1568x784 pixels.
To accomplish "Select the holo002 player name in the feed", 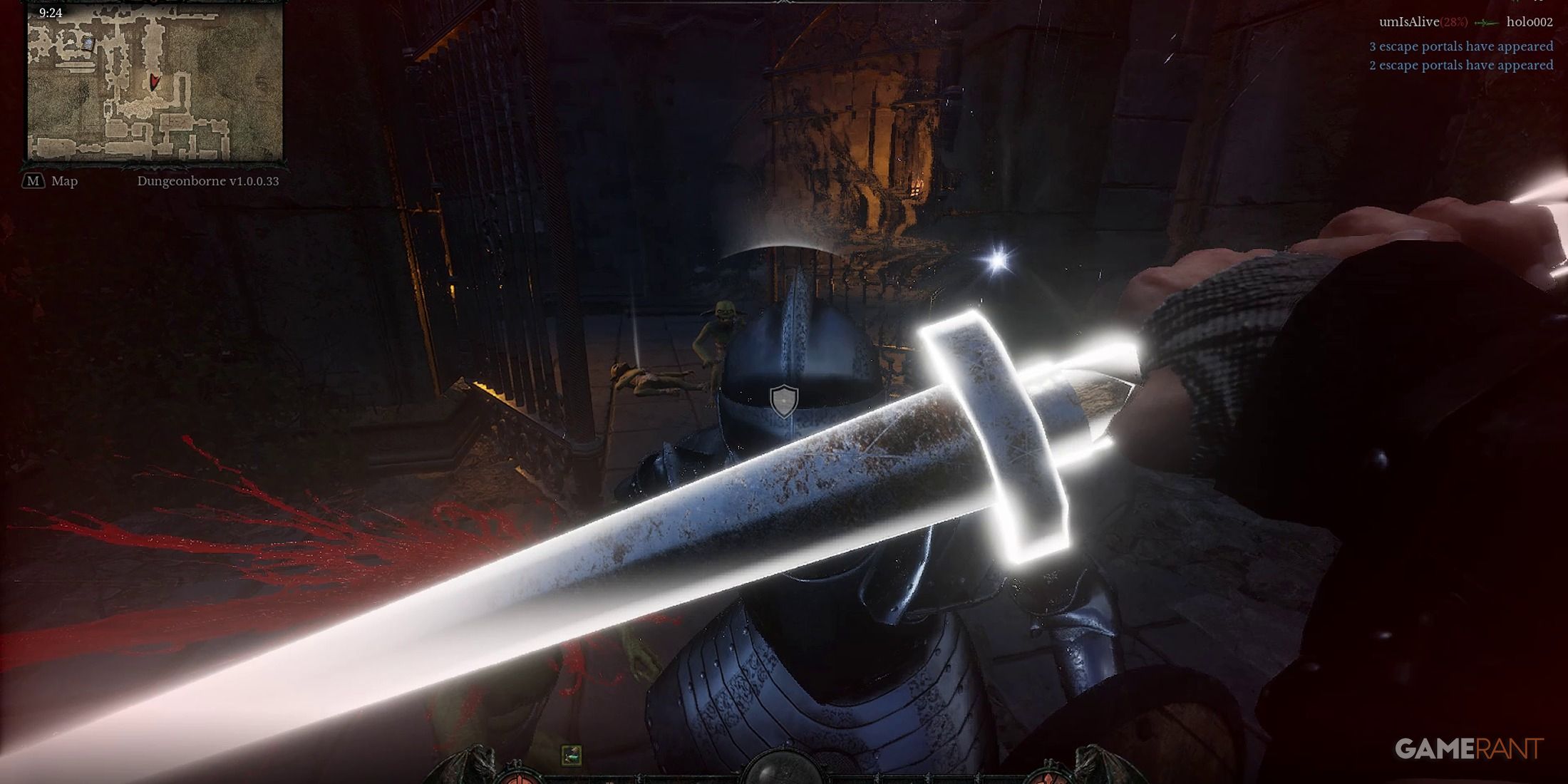I will tap(1531, 22).
